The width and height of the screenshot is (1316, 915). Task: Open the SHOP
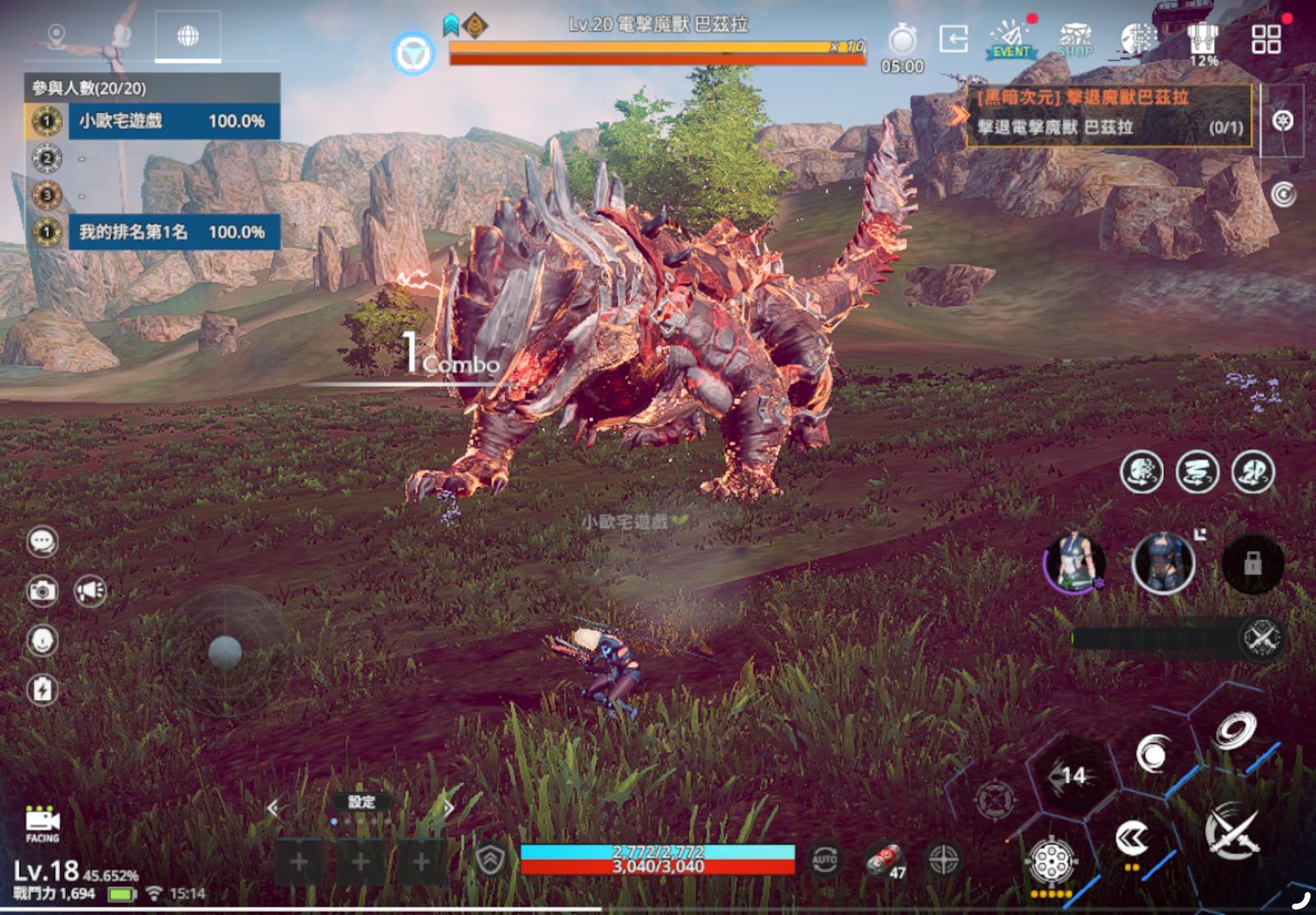1074,39
